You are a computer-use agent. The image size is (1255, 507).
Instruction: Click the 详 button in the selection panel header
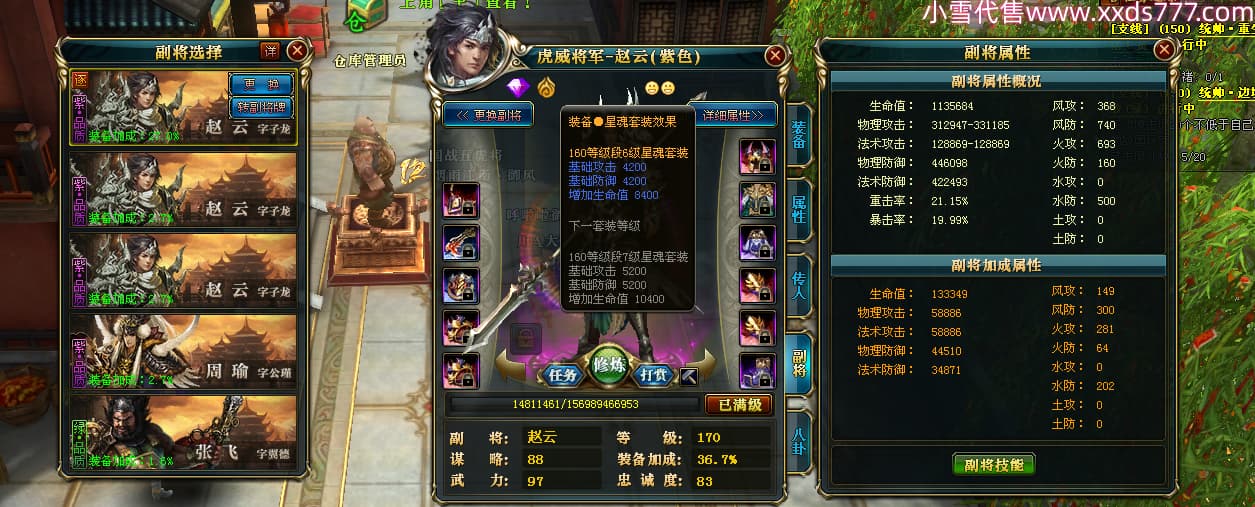(270, 51)
